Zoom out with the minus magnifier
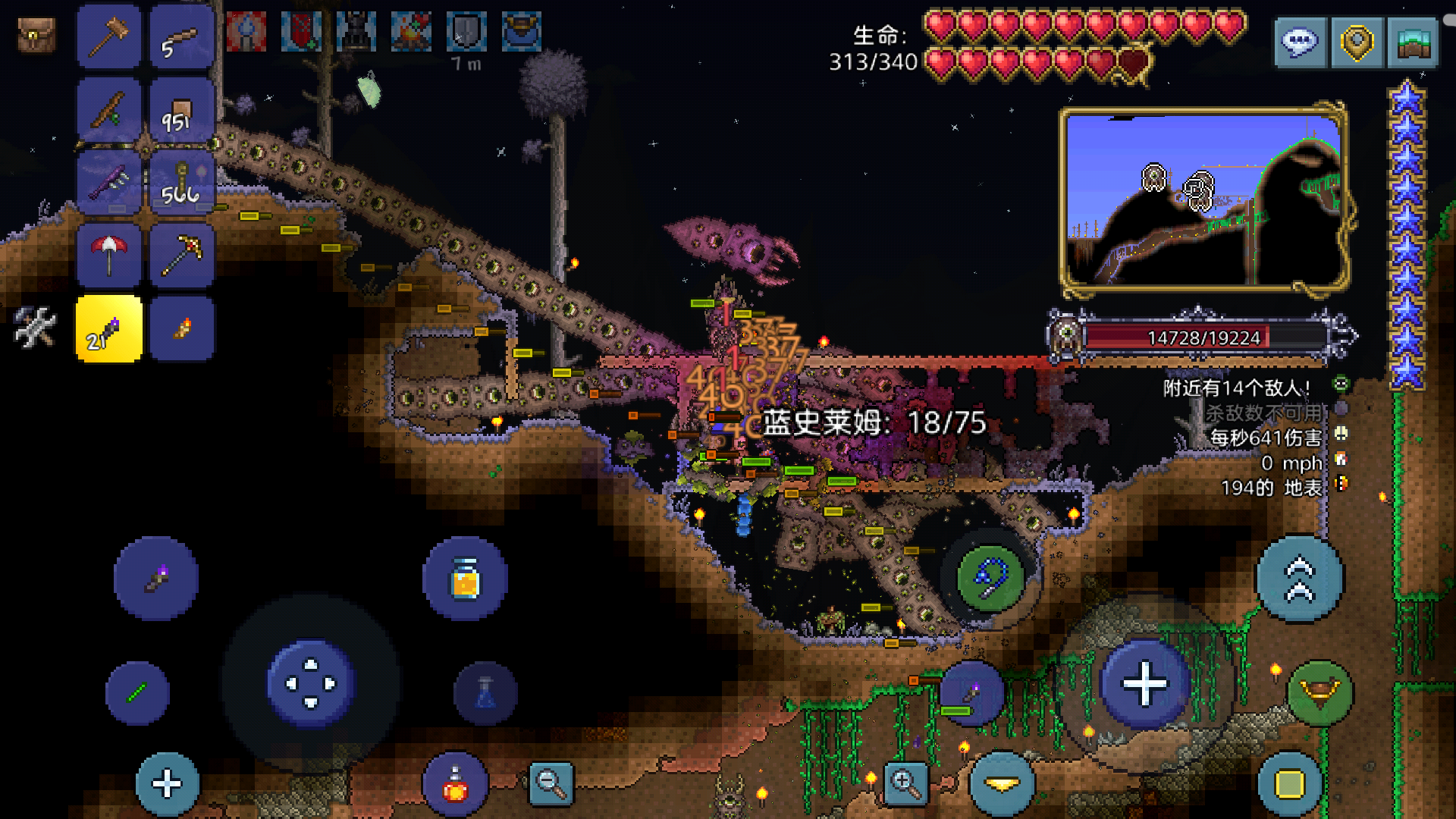Screen dimensions: 1456x819 pos(551,783)
